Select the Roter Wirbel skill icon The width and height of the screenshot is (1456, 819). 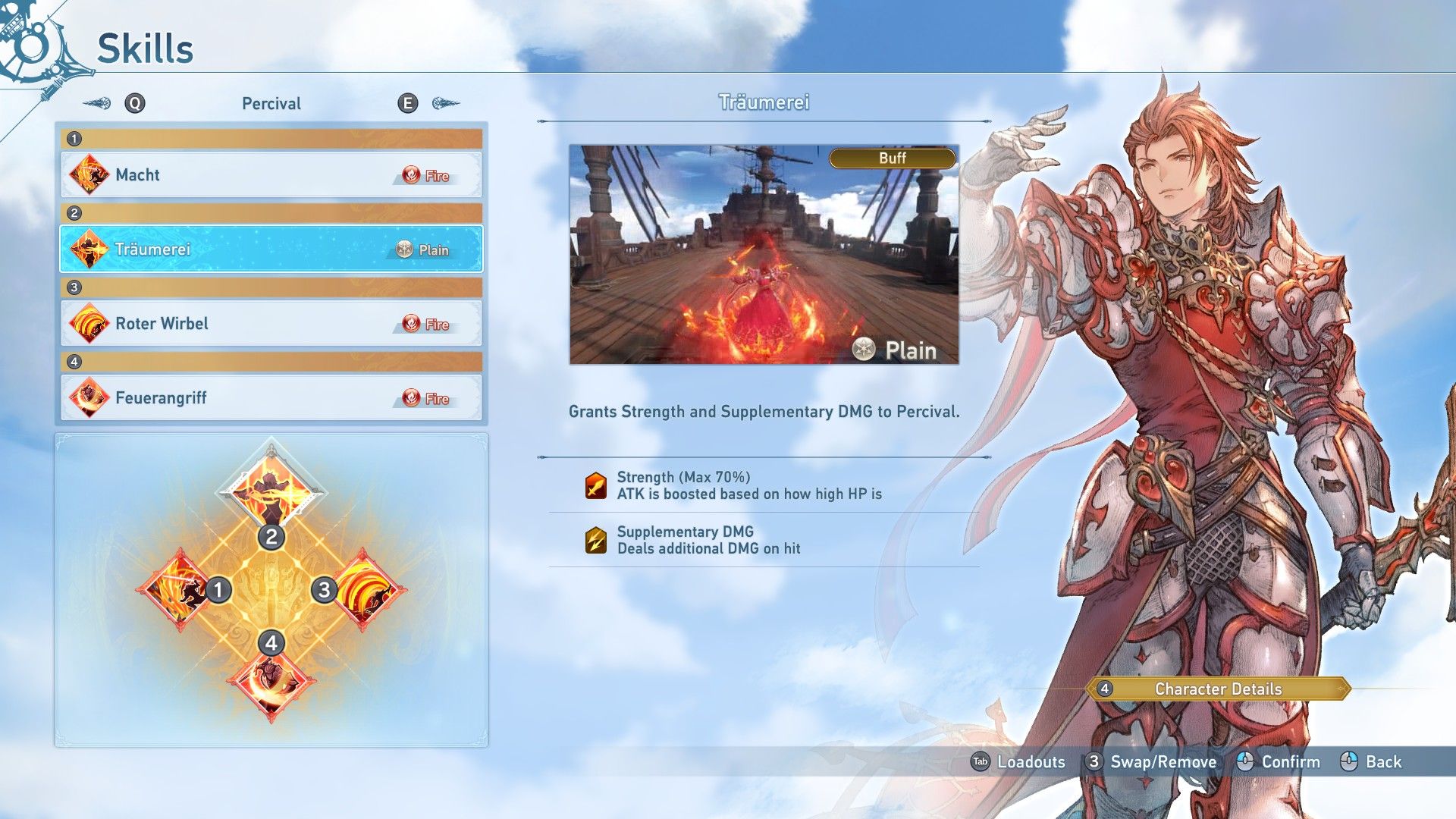(x=89, y=323)
